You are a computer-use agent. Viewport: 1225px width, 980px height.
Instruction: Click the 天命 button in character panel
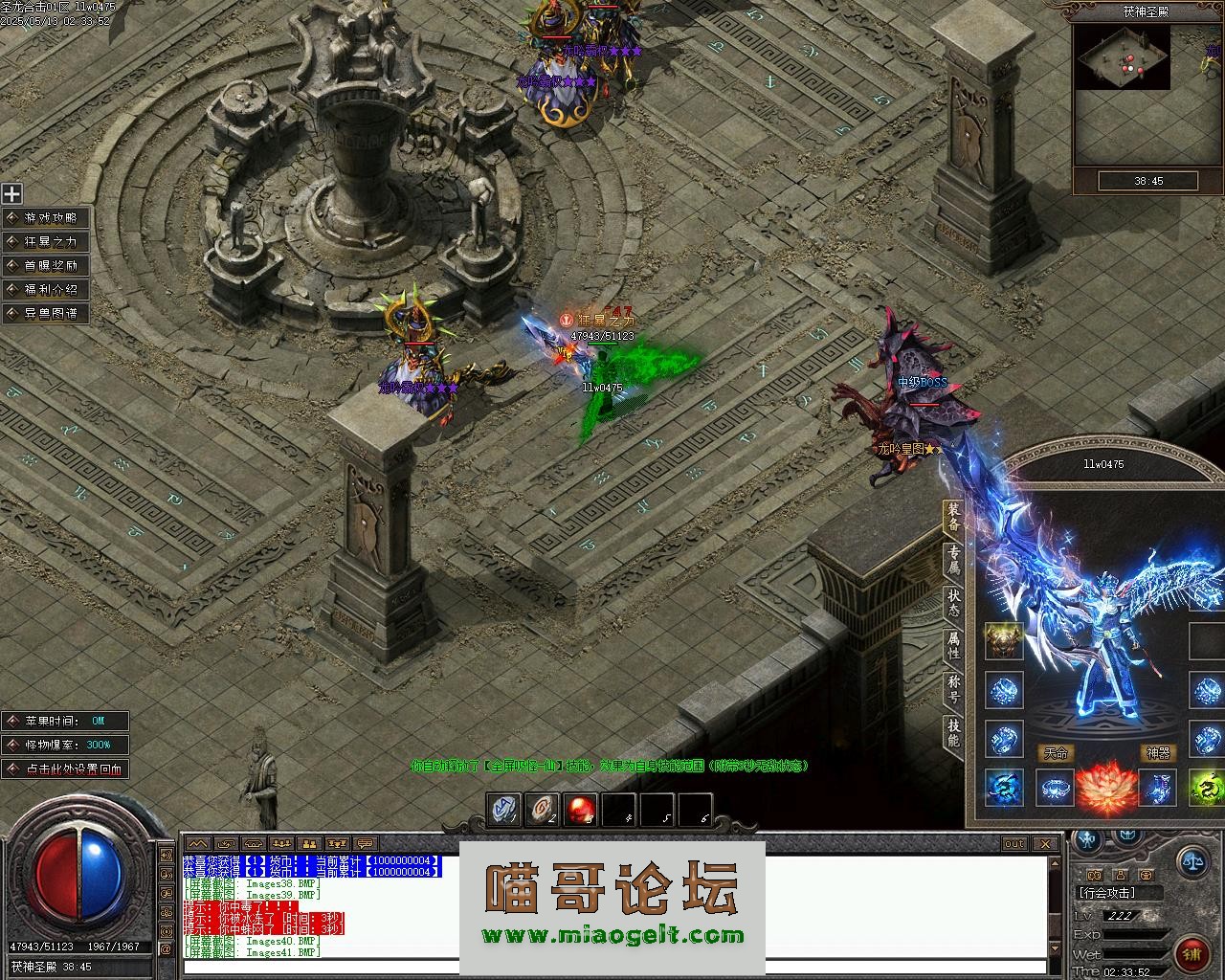[x=1056, y=753]
